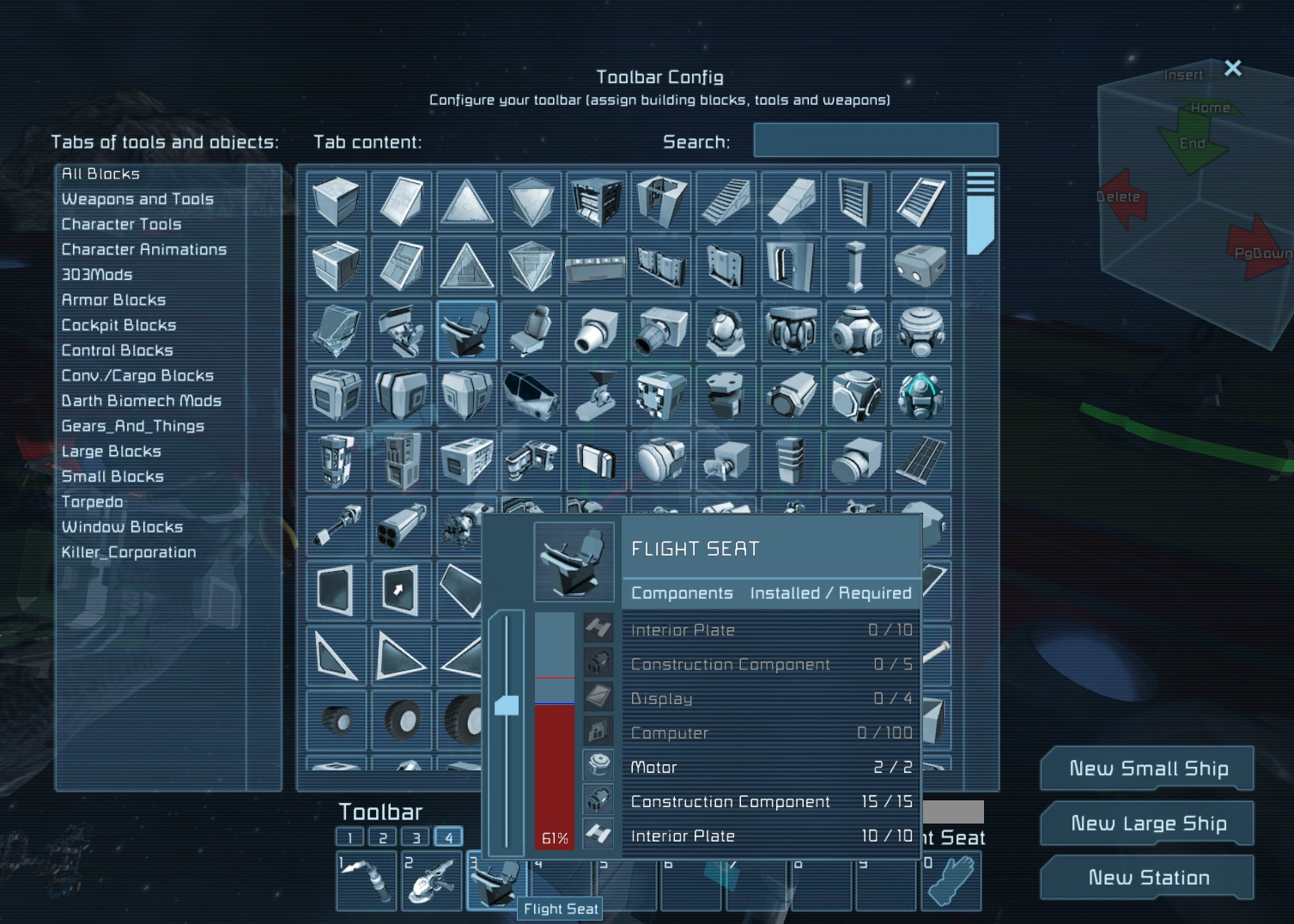This screenshot has height=924, width=1294.
Task: Adjust the 61% build progress slider
Action: tap(507, 704)
